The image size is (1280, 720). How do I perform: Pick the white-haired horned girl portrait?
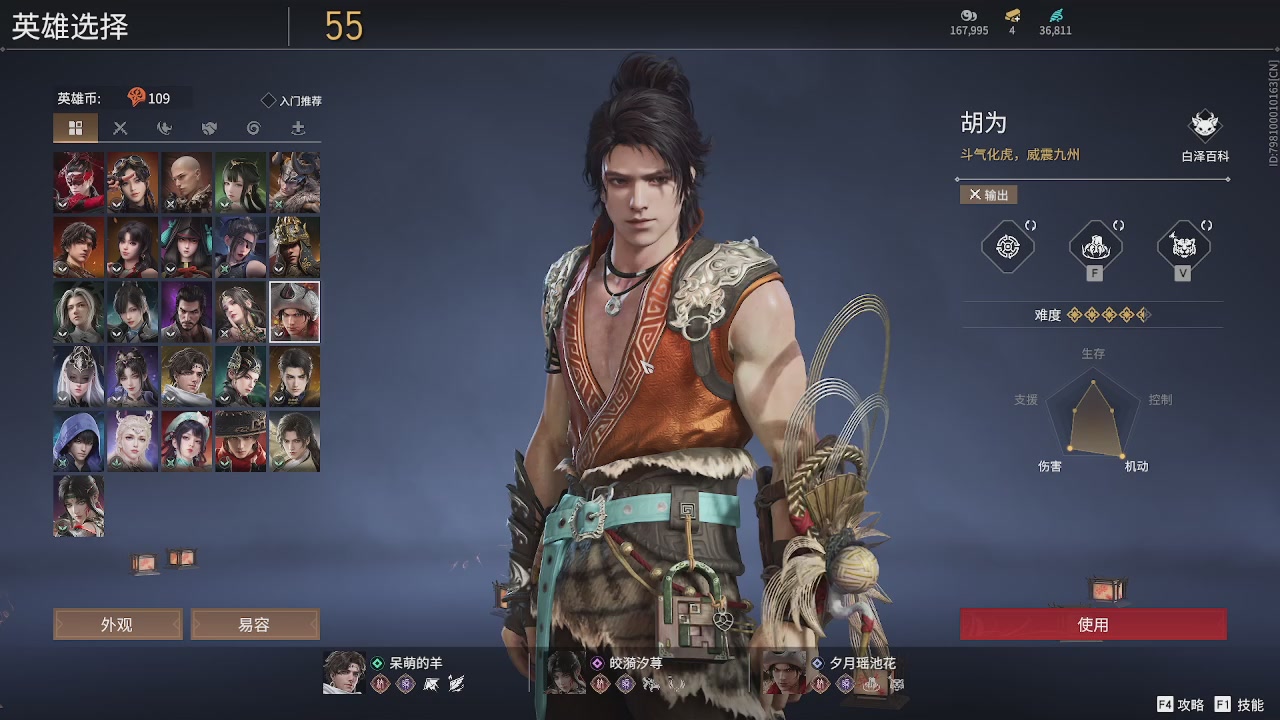tap(132, 441)
